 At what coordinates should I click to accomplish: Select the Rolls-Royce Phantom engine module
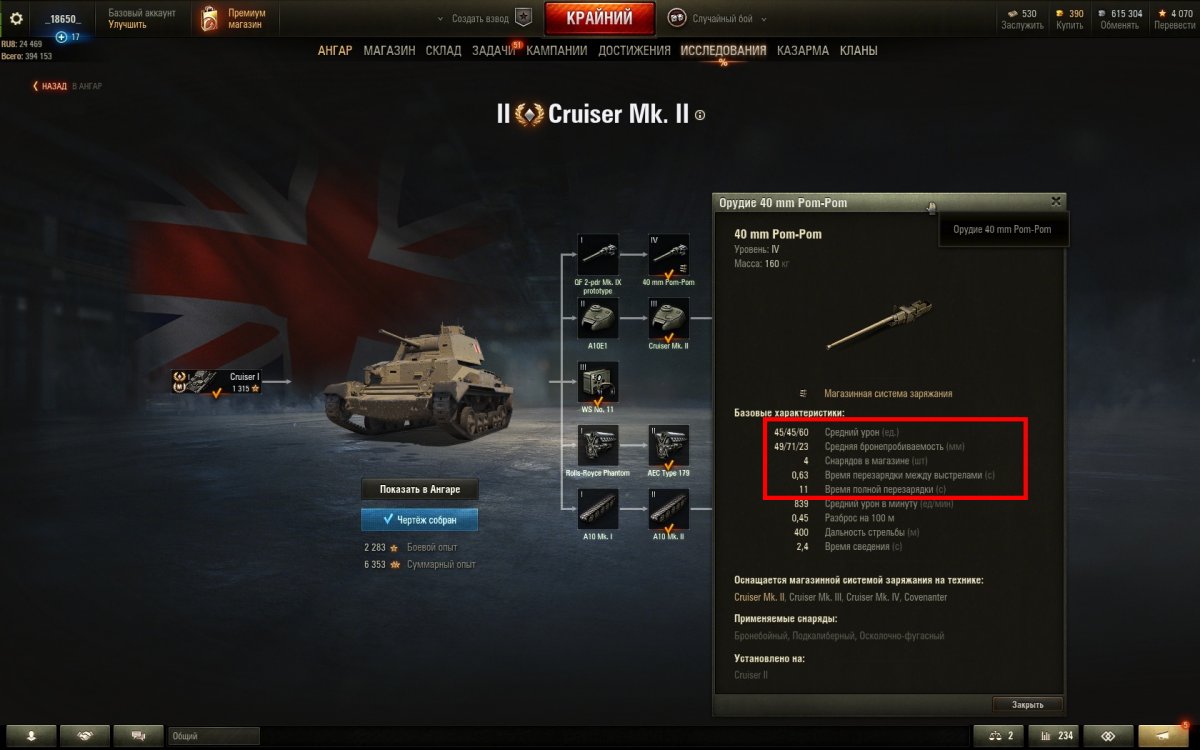598,445
